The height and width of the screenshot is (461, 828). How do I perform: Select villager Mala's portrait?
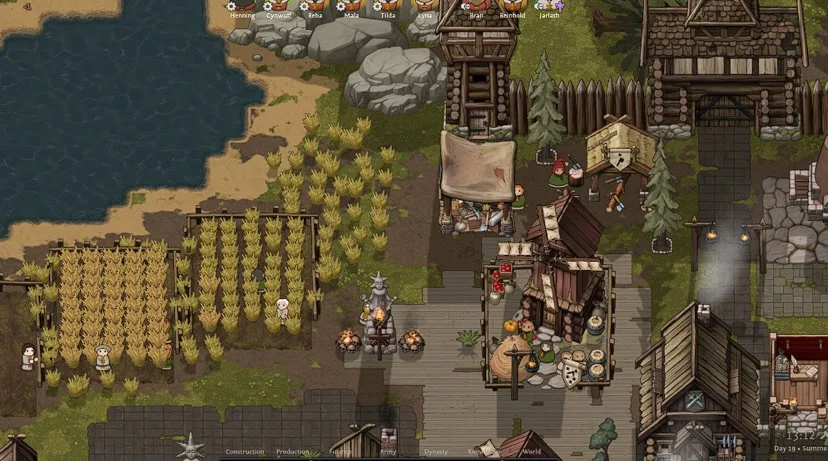click(x=352, y=6)
